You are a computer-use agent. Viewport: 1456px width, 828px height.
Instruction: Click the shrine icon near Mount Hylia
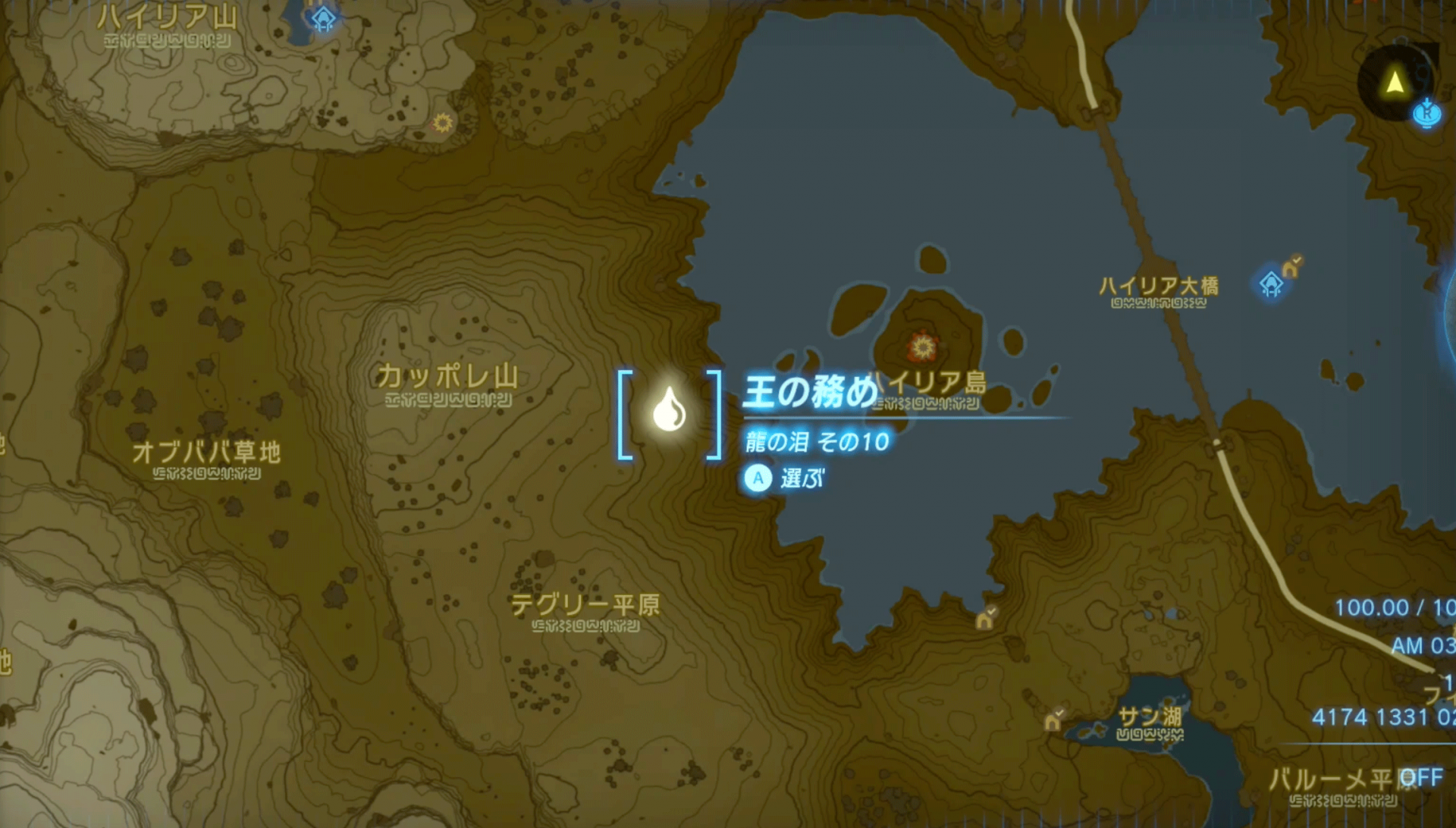coord(325,17)
